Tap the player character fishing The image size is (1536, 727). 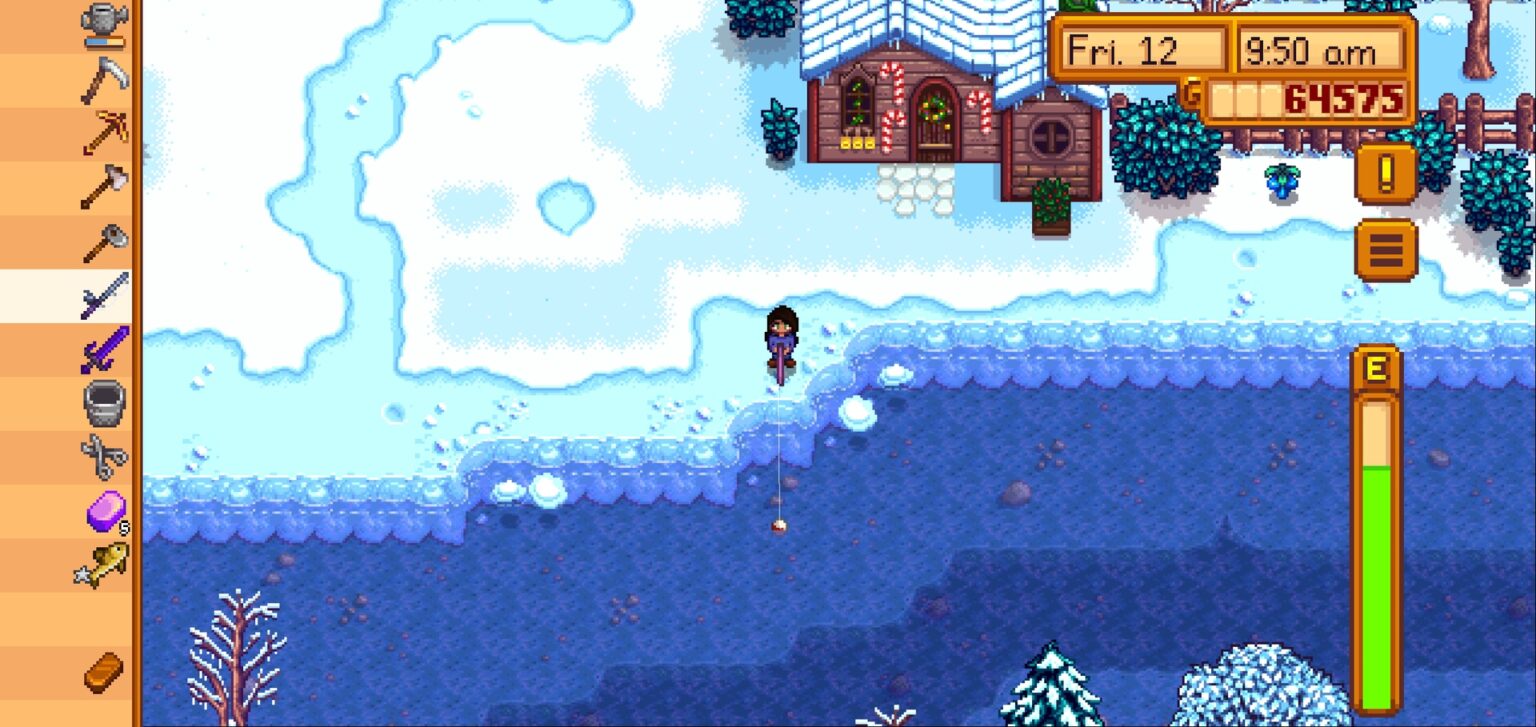click(783, 335)
